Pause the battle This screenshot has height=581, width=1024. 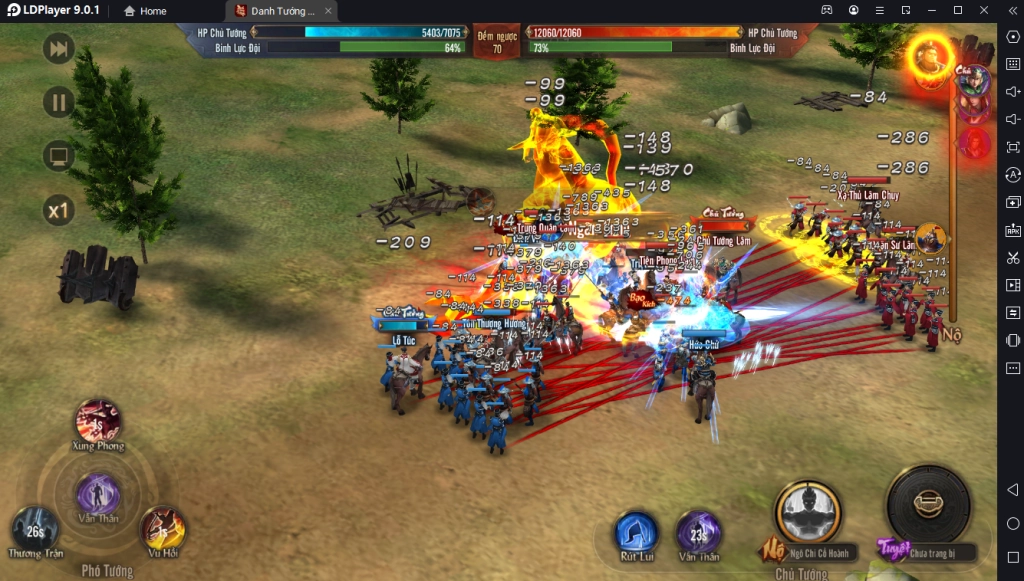click(59, 102)
